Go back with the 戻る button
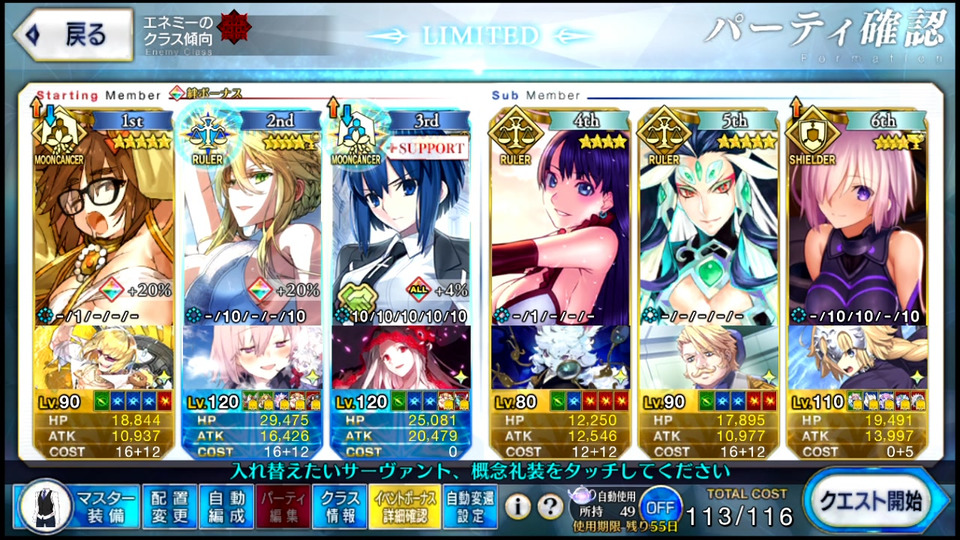Image resolution: width=960 pixels, height=540 pixels. click(70, 35)
